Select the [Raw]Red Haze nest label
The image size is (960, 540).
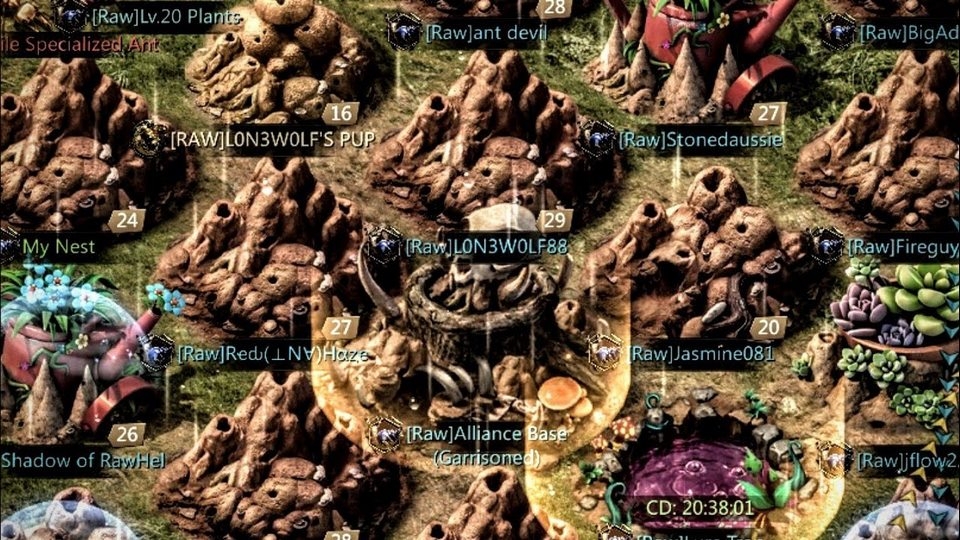point(273,354)
